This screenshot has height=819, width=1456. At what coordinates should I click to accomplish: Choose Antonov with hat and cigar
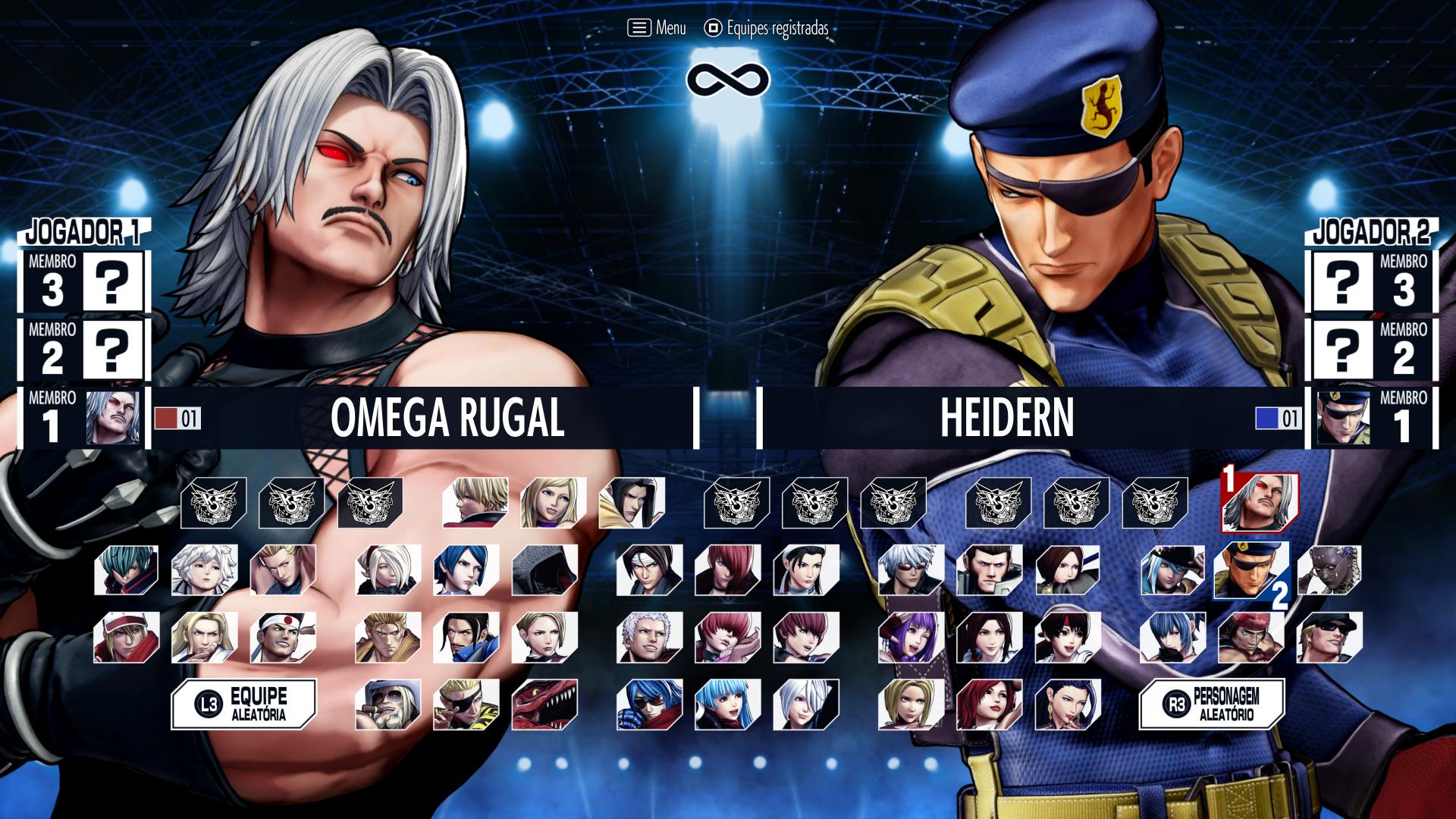(x=388, y=704)
